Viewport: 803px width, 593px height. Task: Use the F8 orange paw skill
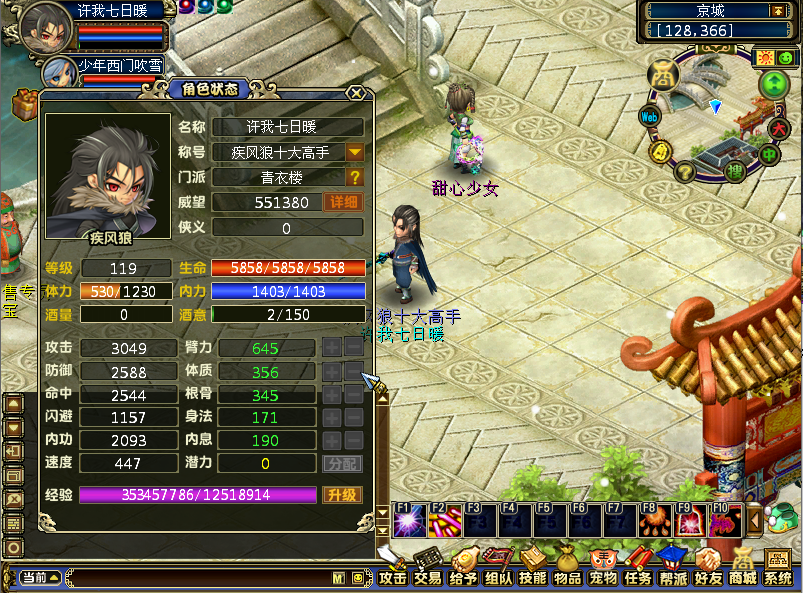(654, 521)
